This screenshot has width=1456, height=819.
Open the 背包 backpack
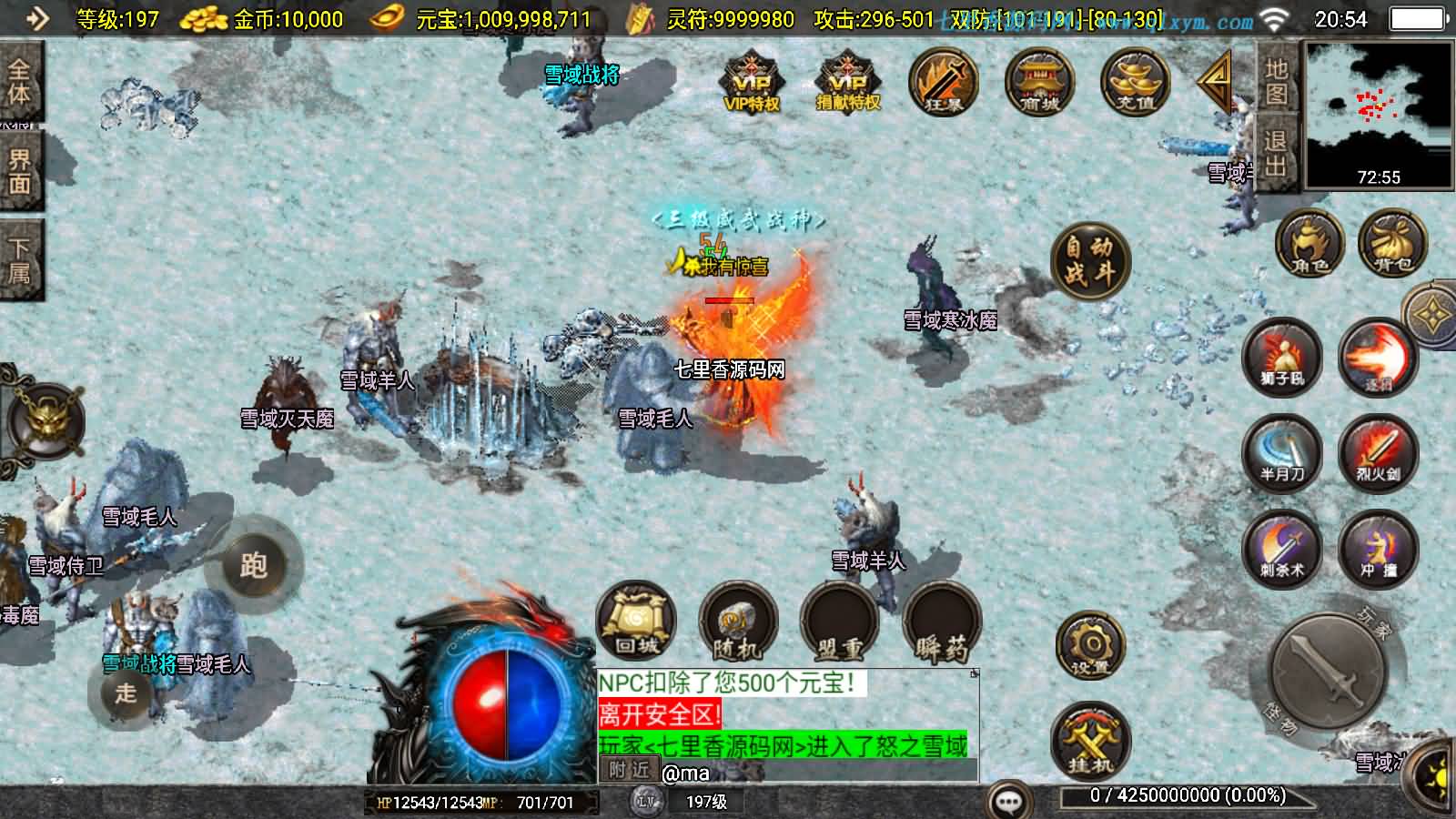click(1392, 244)
